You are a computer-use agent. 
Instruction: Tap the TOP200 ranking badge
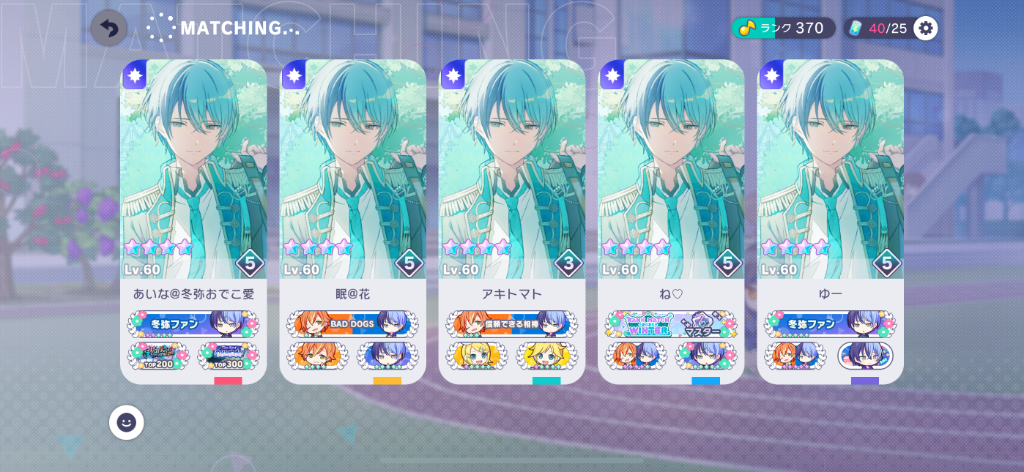(x=158, y=355)
